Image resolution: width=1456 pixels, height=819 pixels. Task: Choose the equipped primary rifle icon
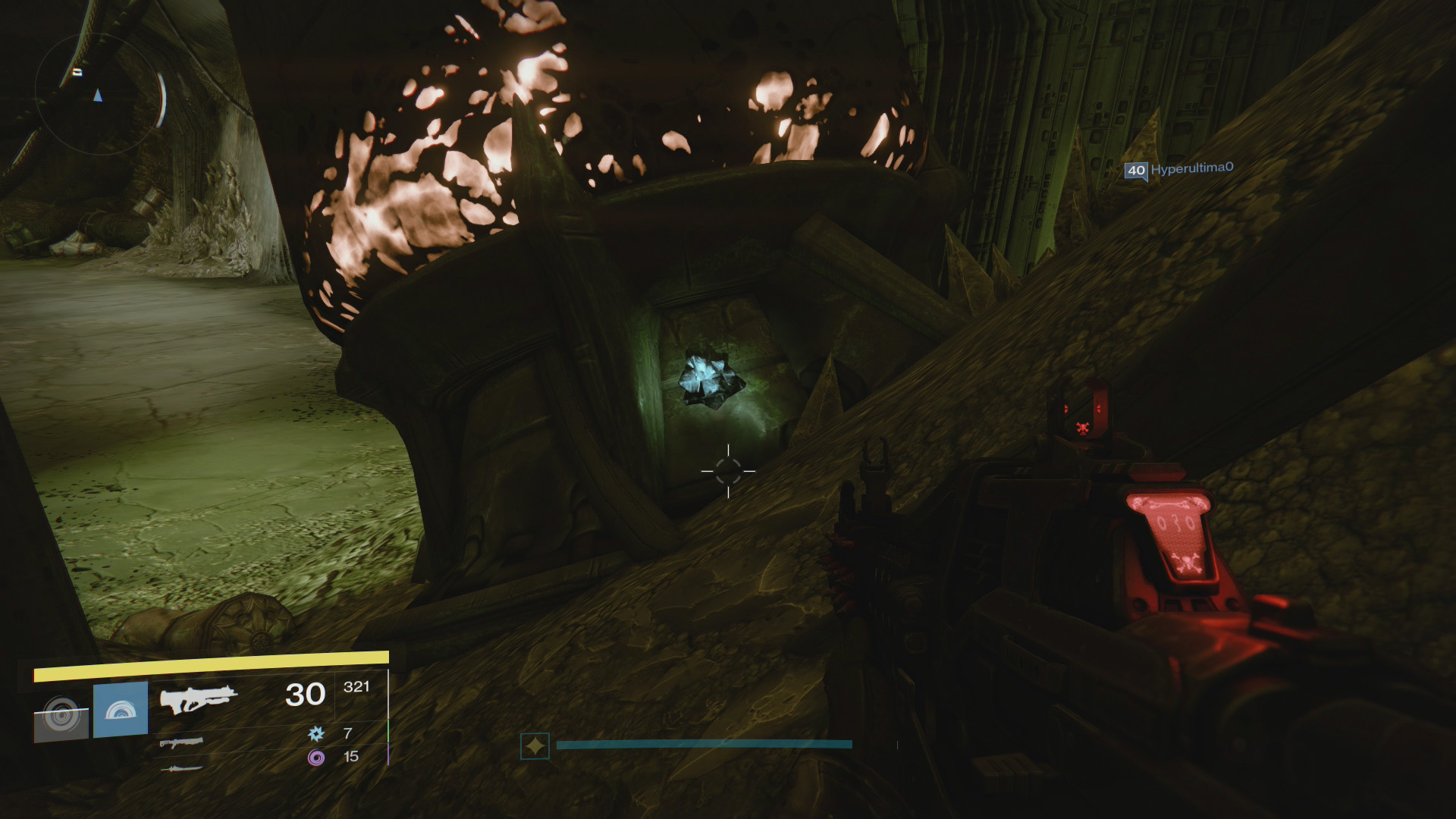(199, 698)
